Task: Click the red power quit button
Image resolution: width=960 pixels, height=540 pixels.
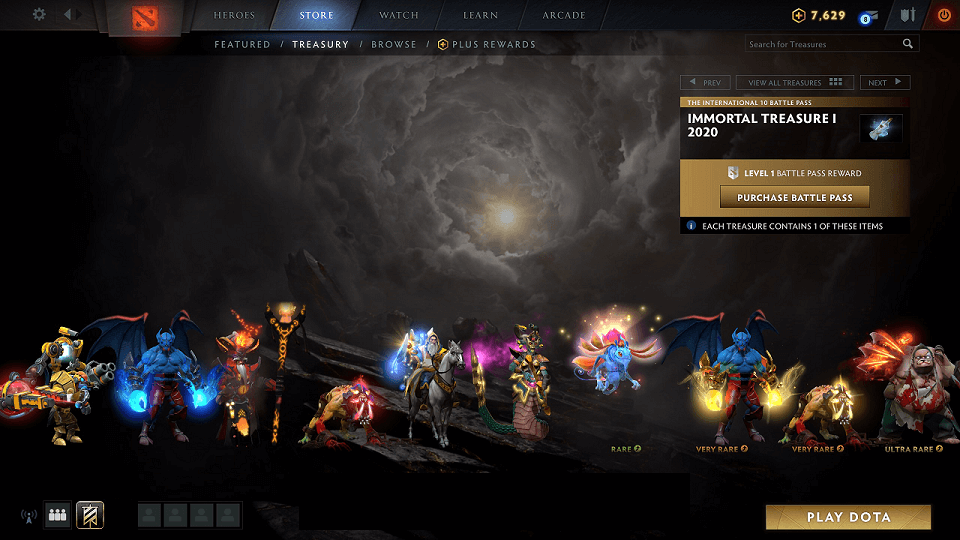Action: point(944,16)
